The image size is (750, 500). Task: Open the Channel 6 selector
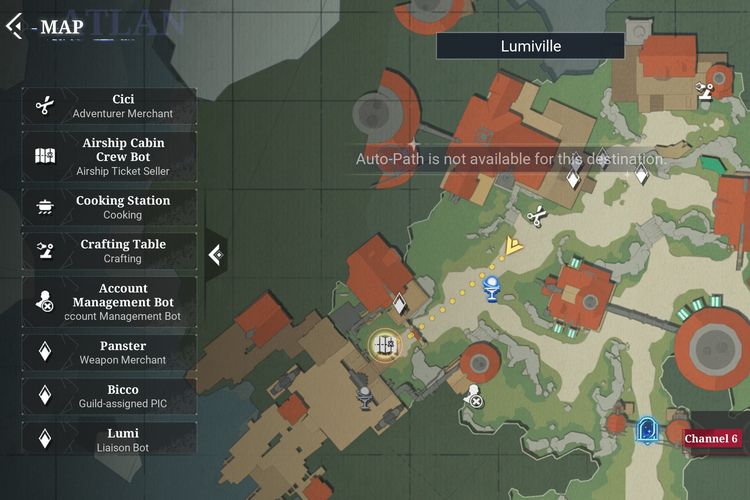click(x=711, y=439)
